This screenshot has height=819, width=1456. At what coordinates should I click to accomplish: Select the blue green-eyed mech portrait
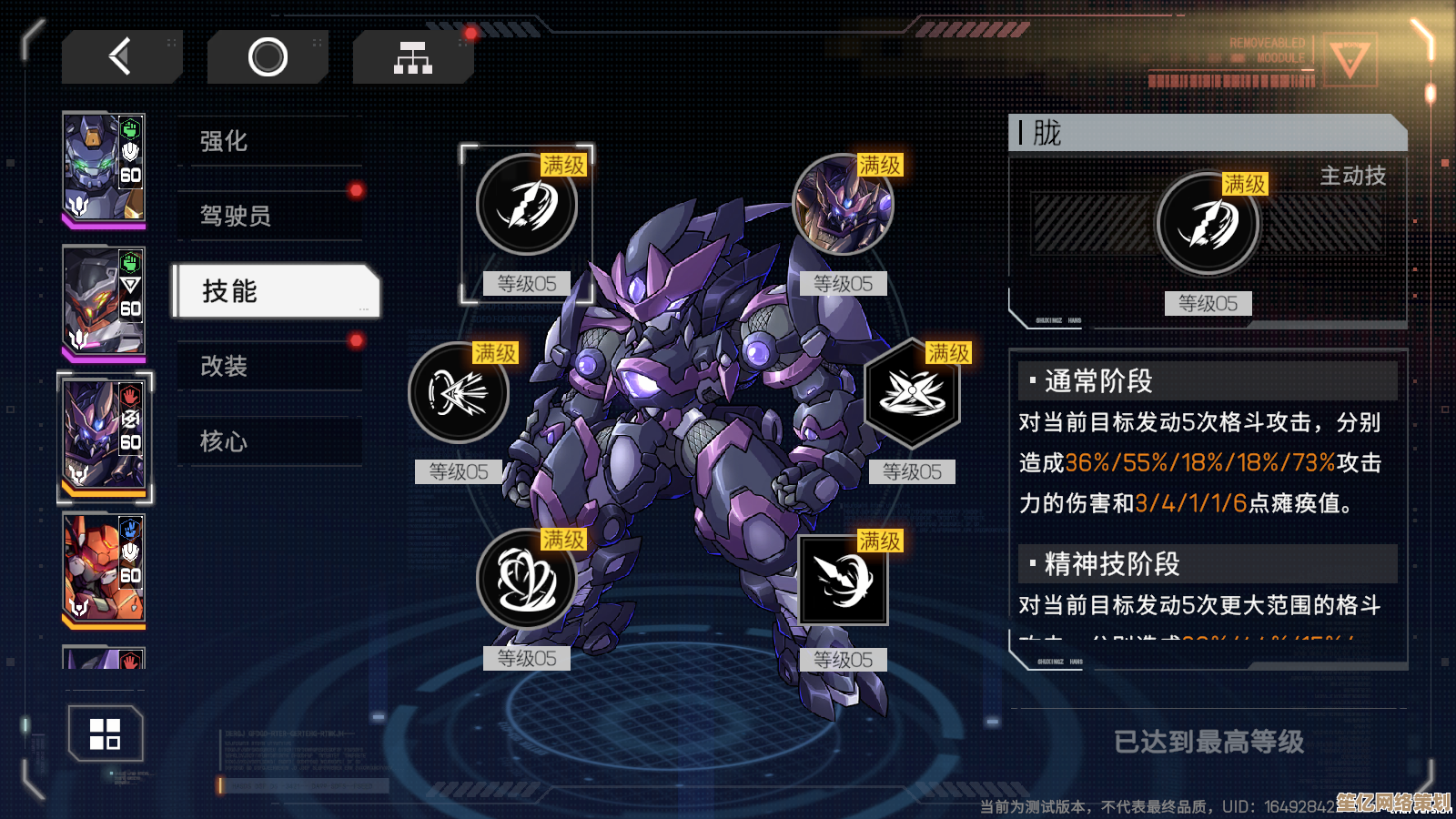tap(104, 167)
